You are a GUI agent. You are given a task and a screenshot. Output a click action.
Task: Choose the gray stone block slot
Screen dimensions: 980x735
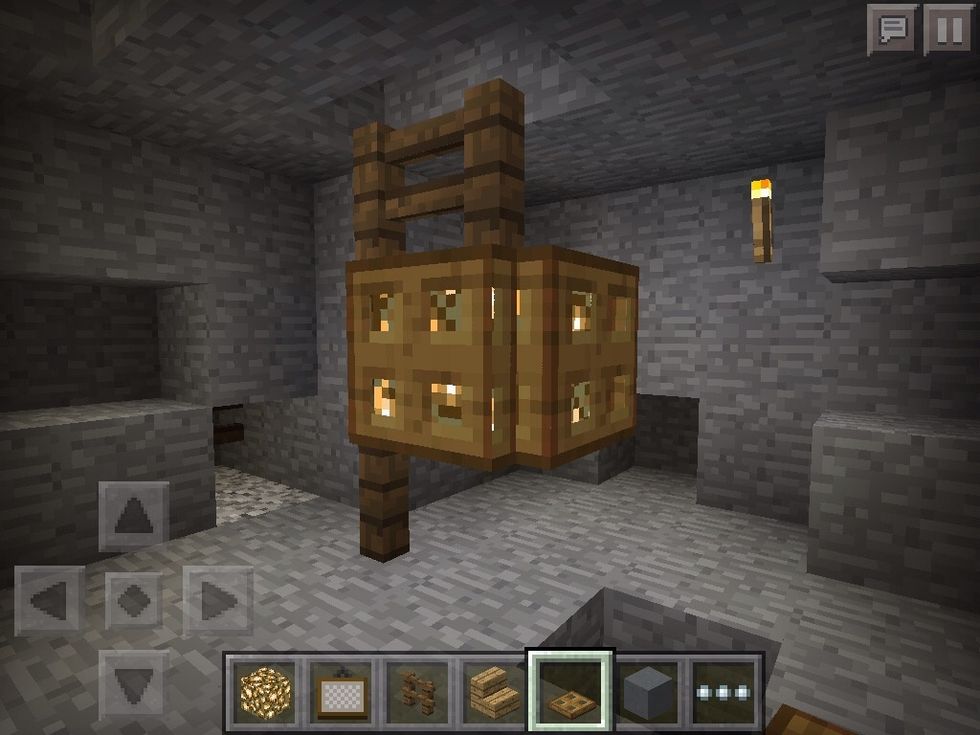tap(646, 690)
